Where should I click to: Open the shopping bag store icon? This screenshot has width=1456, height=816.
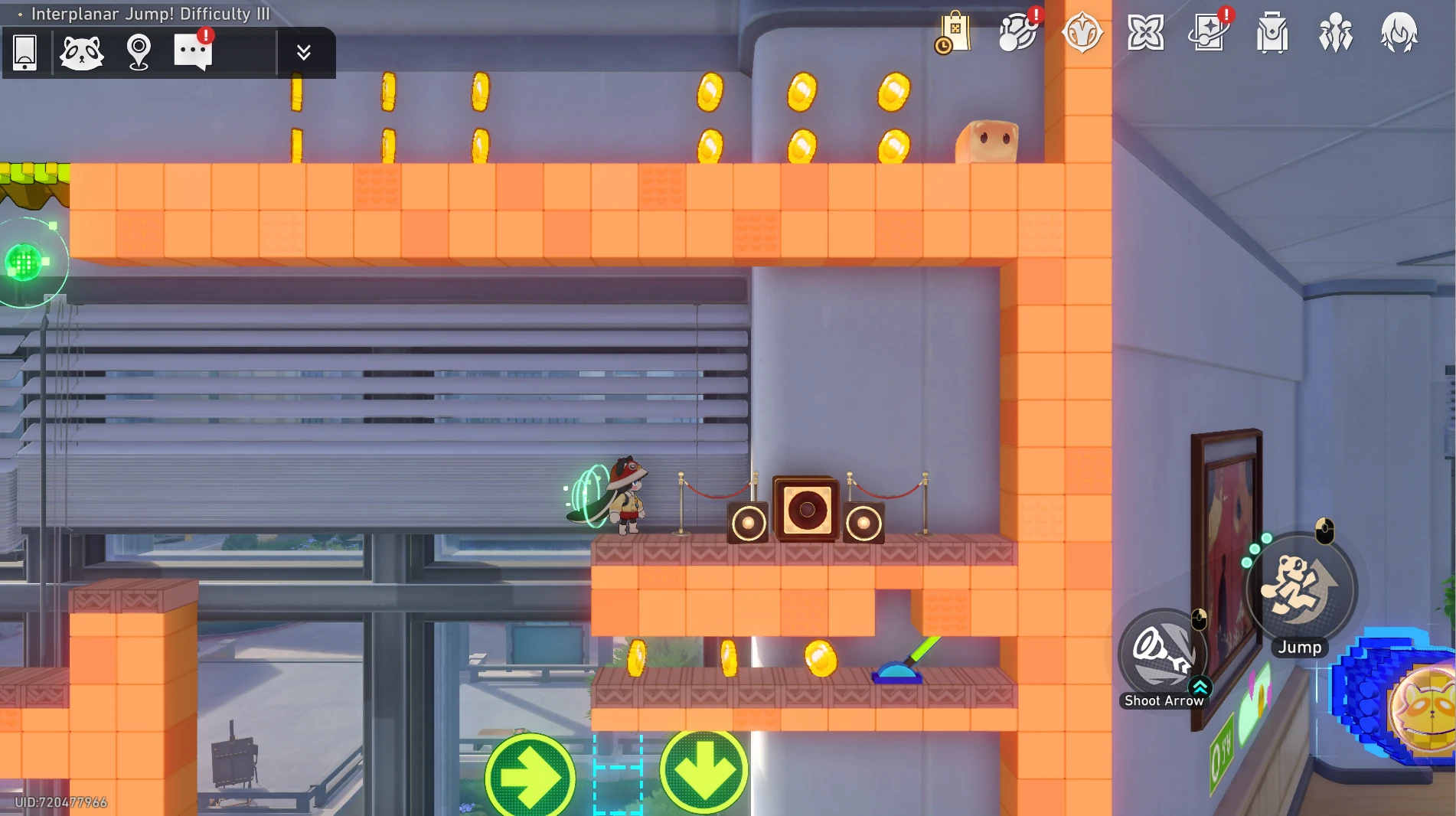point(954,33)
